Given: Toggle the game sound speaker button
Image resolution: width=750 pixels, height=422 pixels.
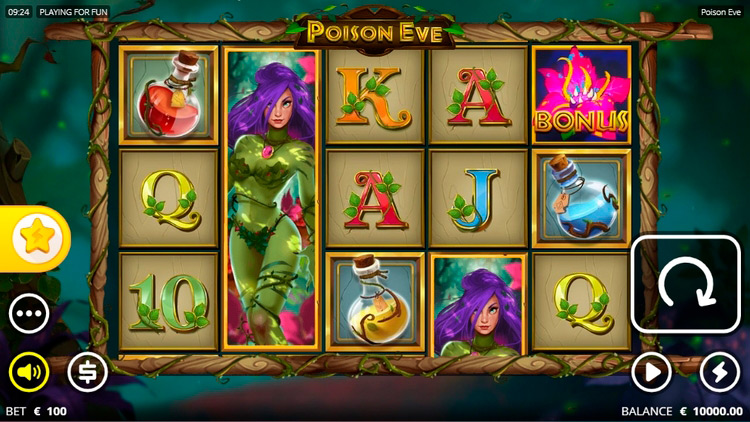Looking at the screenshot, I should point(29,373).
